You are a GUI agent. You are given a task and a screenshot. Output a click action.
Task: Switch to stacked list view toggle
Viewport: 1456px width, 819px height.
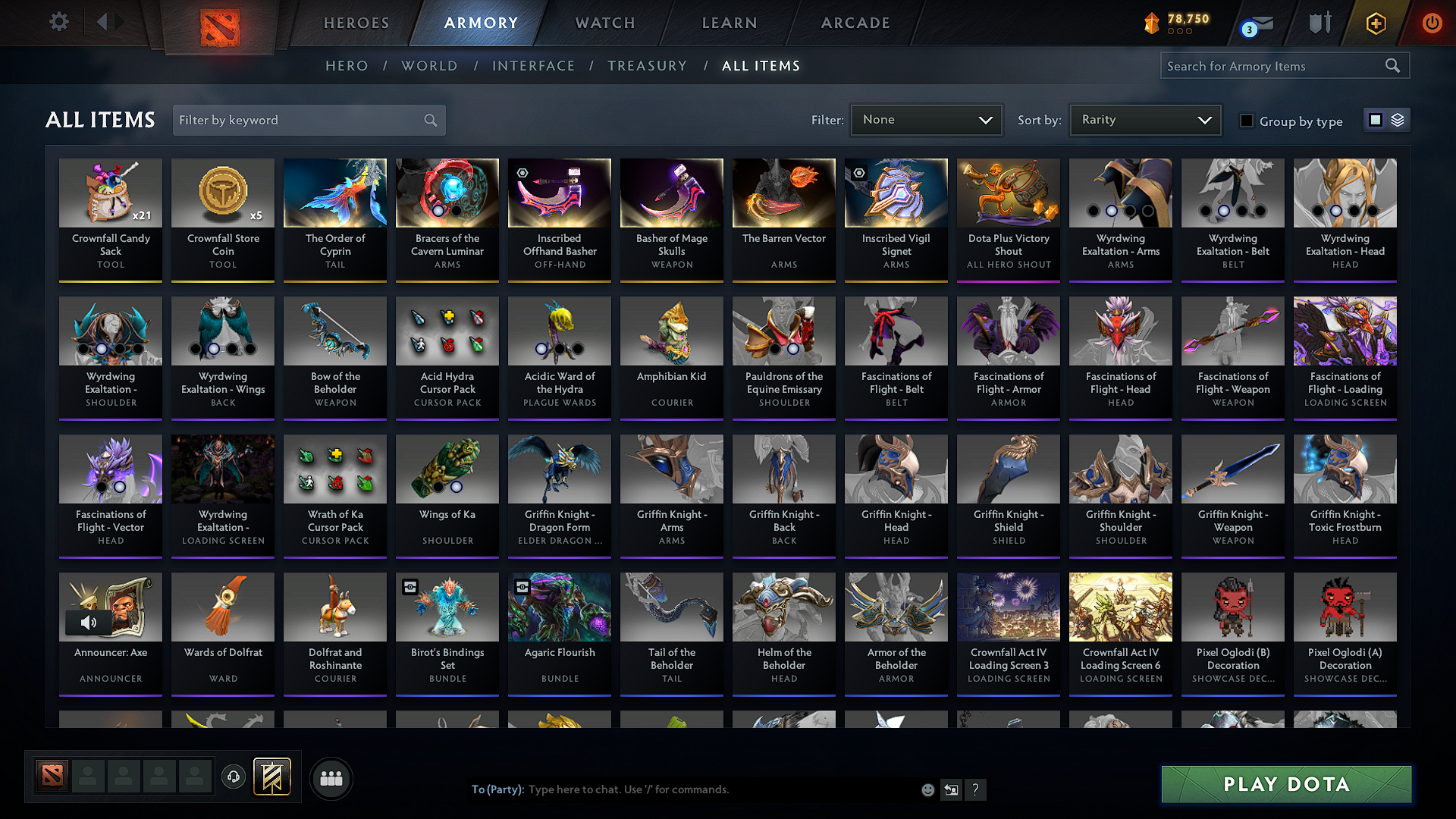point(1397,119)
